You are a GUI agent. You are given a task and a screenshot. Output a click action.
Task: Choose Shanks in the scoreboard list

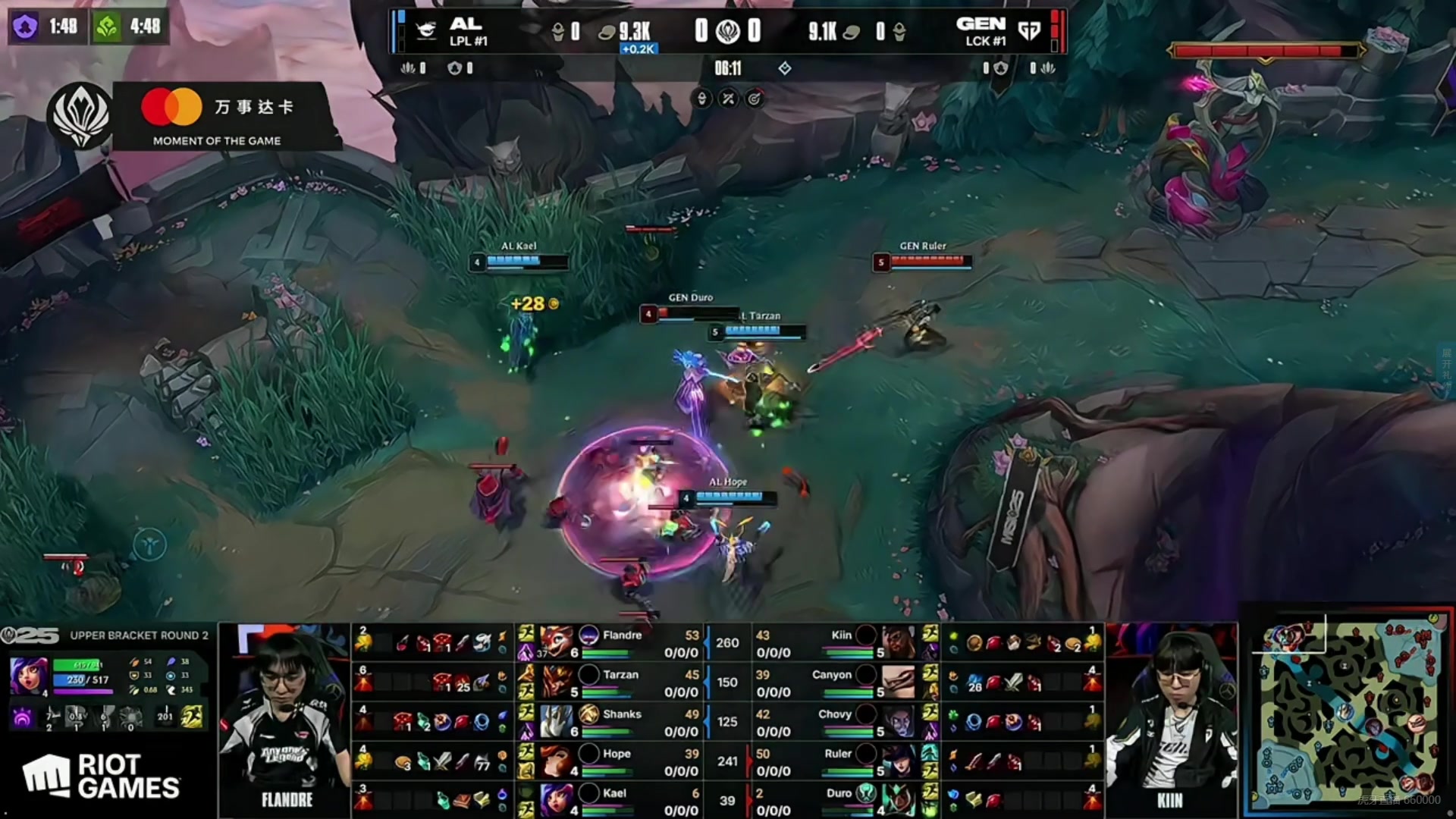coord(622,714)
